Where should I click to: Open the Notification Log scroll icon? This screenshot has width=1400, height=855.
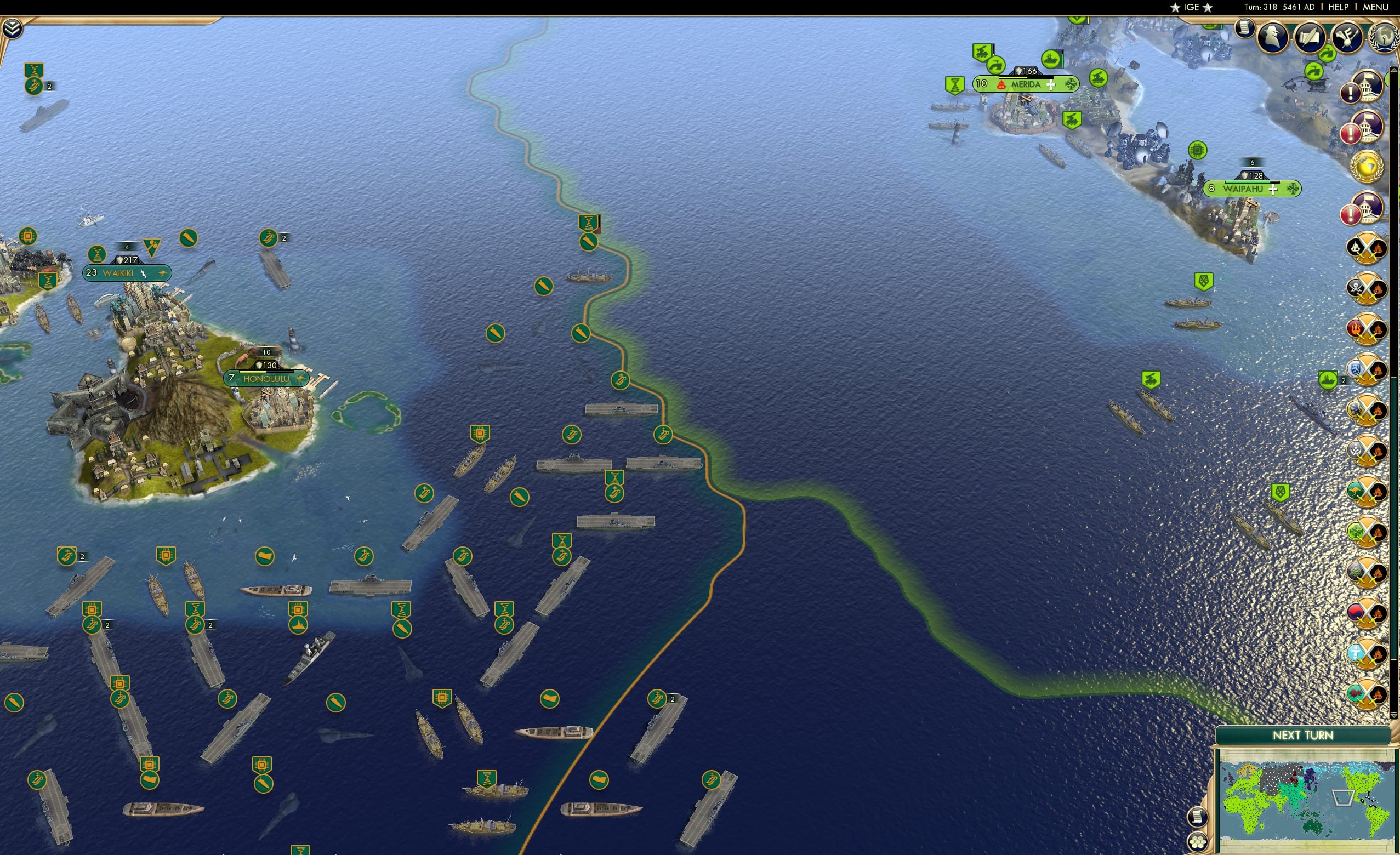(1244, 29)
